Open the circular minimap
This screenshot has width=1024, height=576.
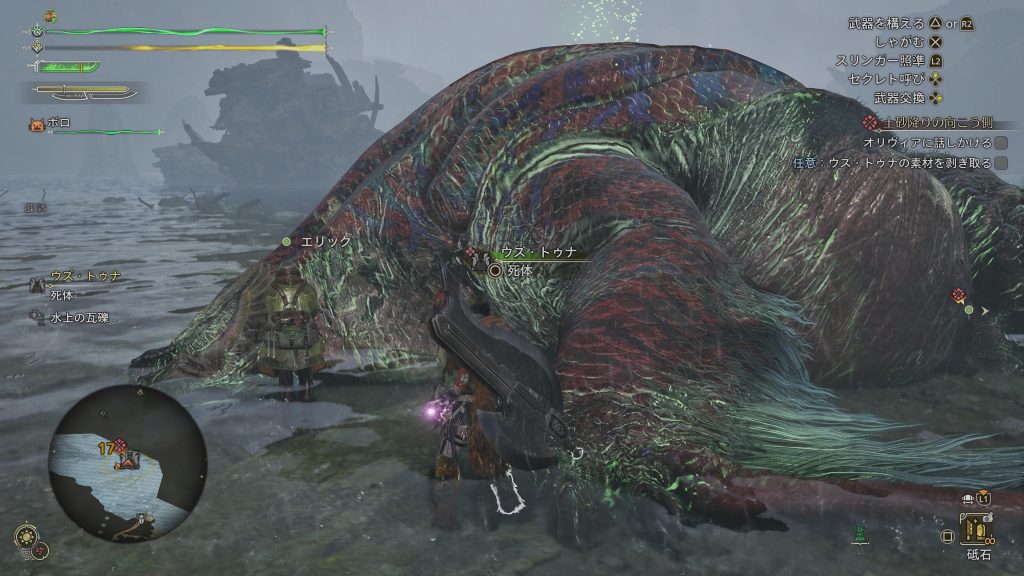(x=126, y=464)
